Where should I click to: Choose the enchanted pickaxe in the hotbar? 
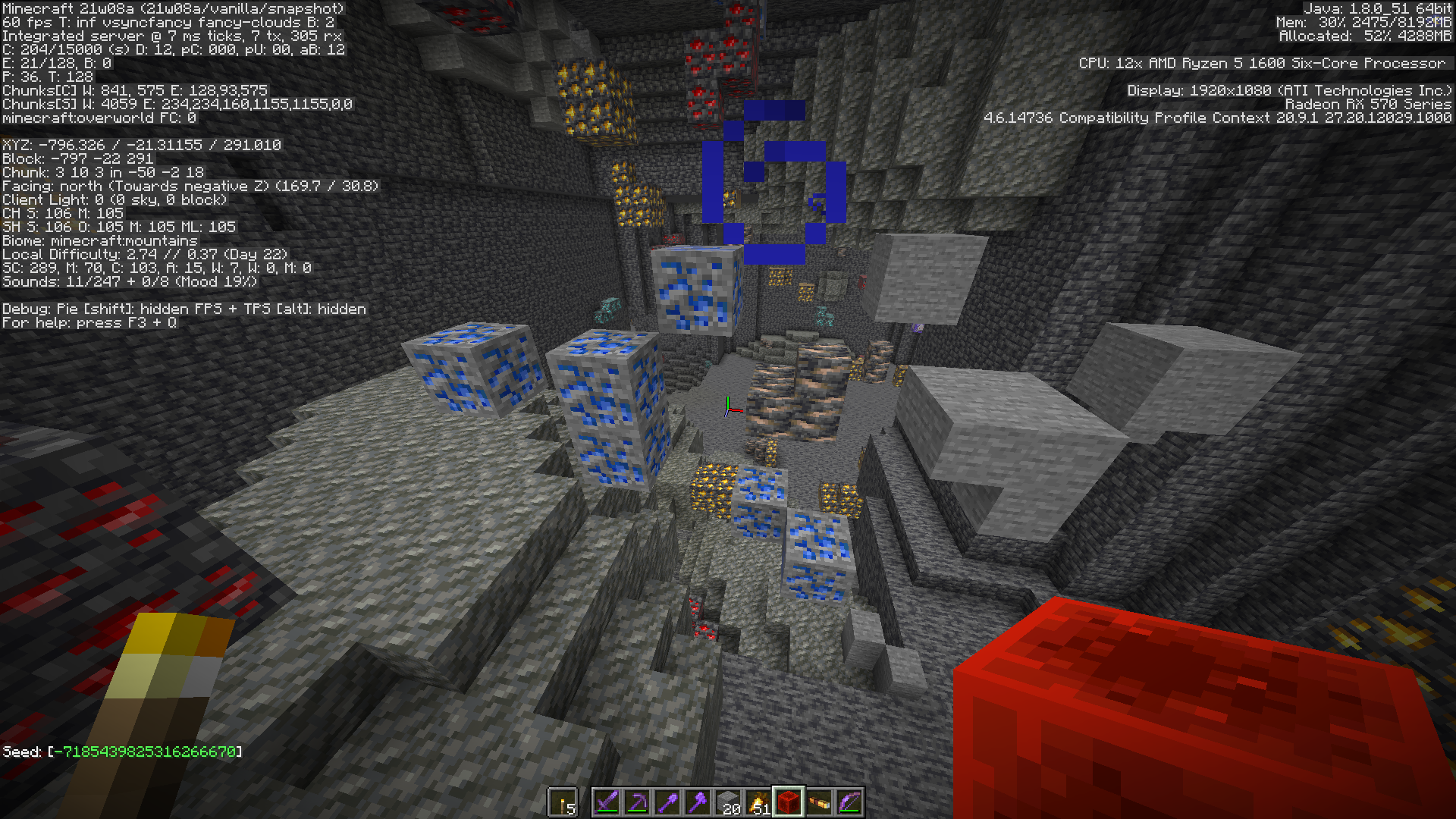[637, 802]
